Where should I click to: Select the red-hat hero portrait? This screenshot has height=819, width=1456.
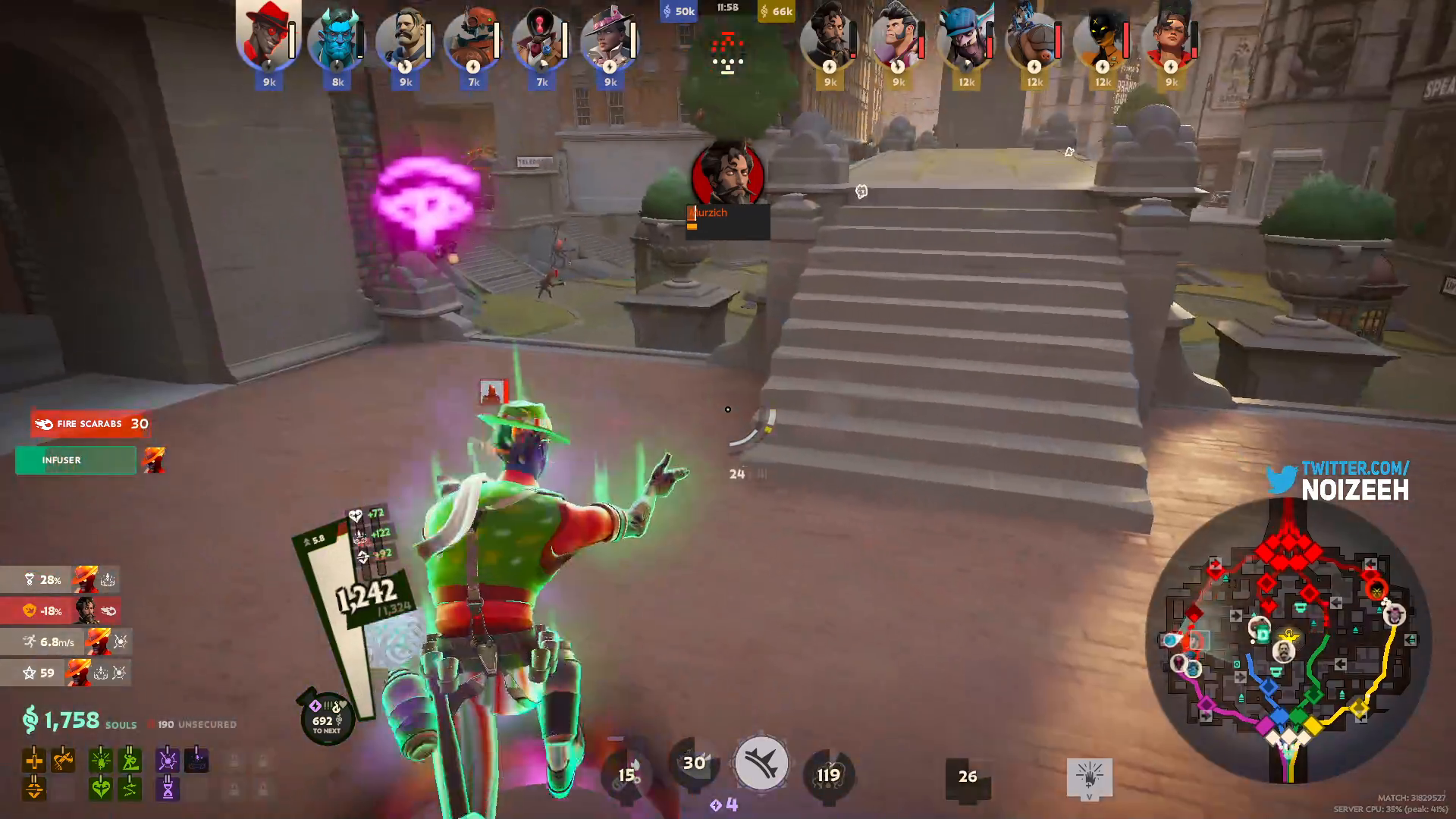268,38
